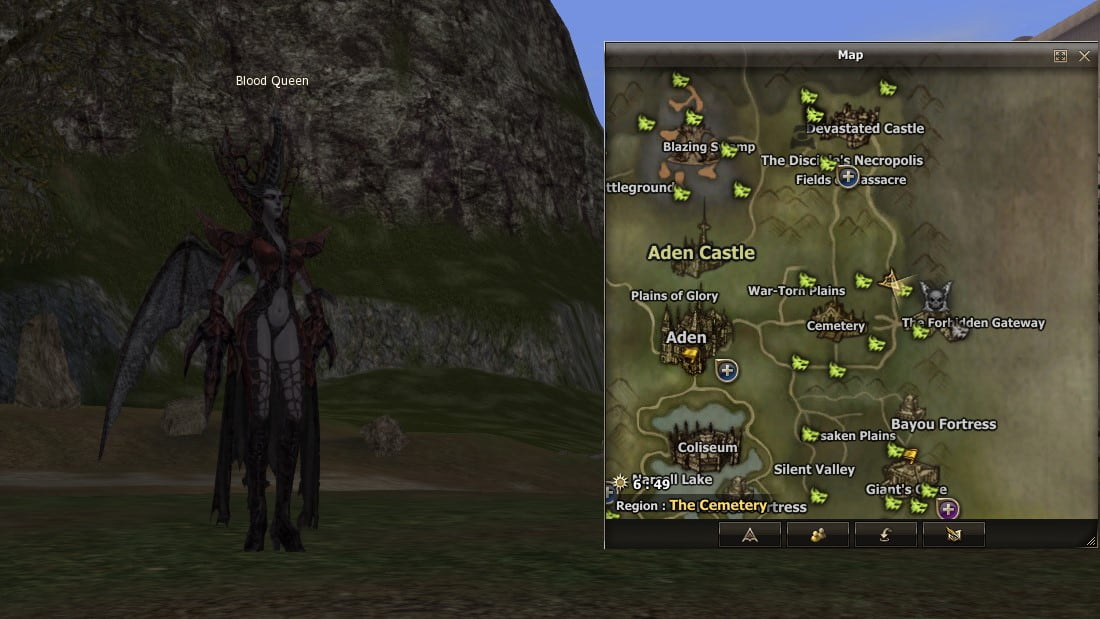Click the party members button under the map
The height and width of the screenshot is (619, 1100).
pyautogui.click(x=818, y=534)
